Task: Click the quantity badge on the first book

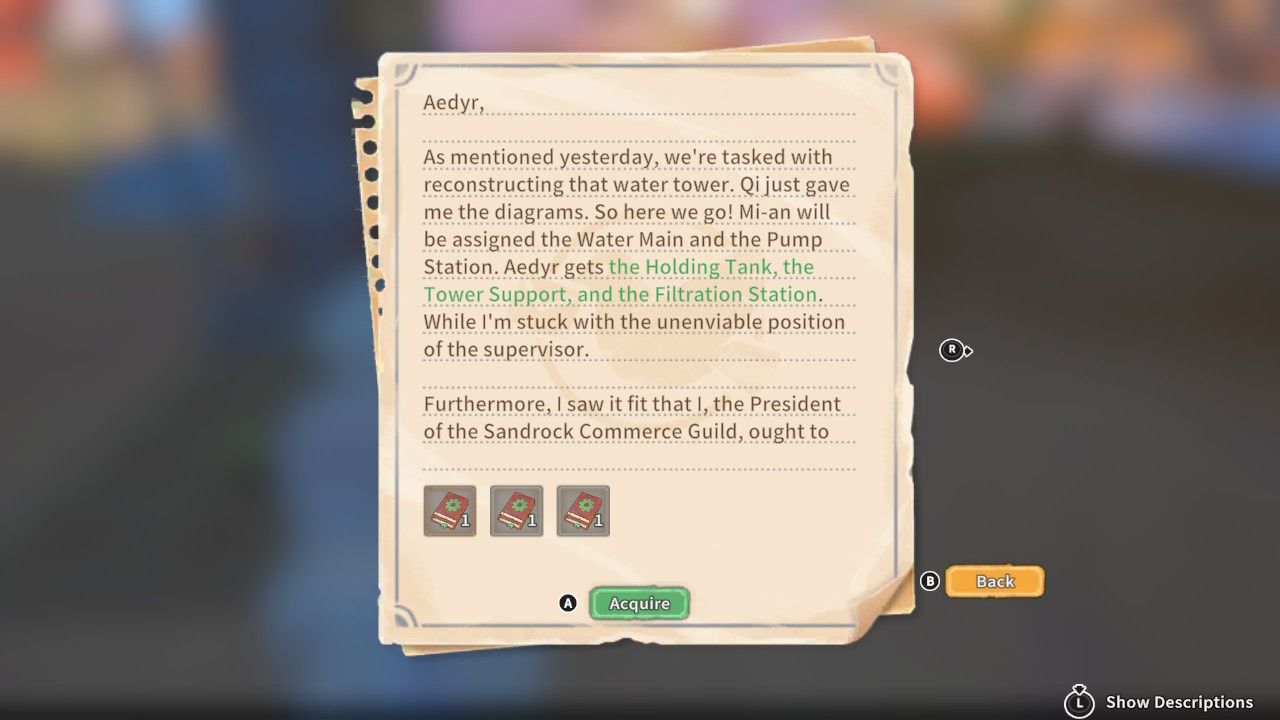Action: pos(463,521)
